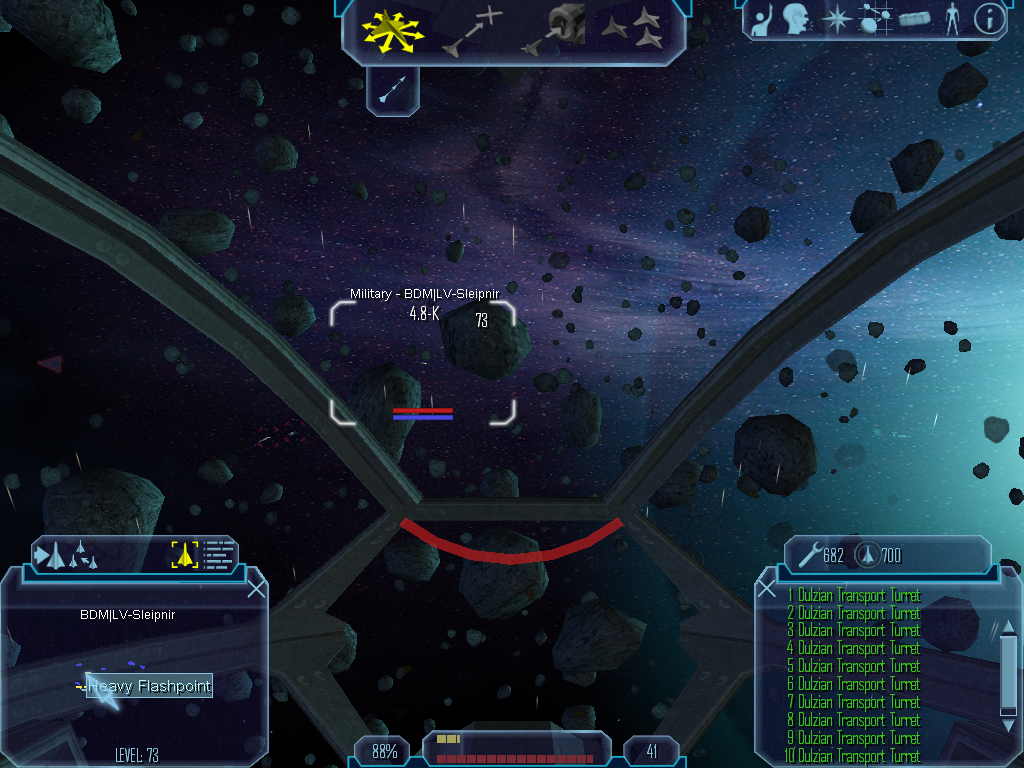The height and width of the screenshot is (768, 1024).
Task: Open the planet grid map icon
Action: click(875, 19)
